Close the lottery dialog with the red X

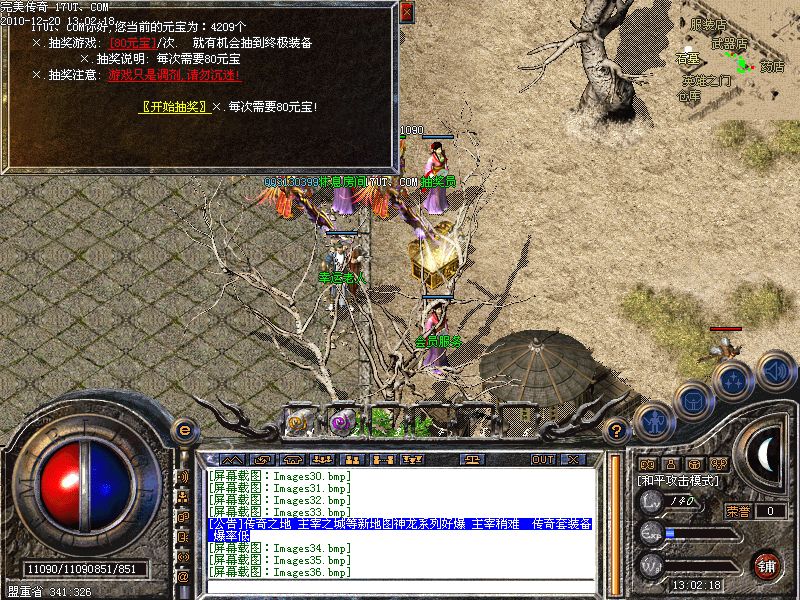click(406, 13)
